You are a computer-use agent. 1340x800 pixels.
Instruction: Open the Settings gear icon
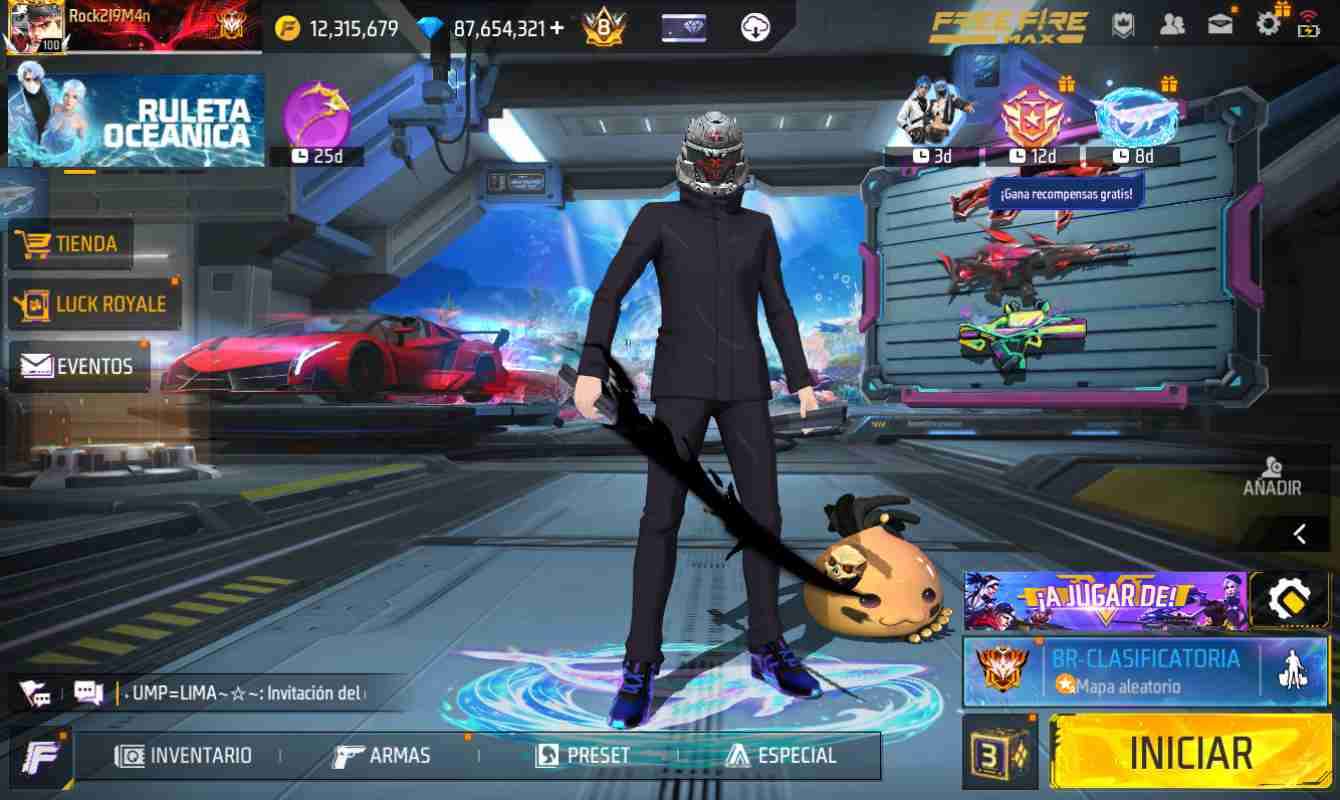coord(1270,25)
